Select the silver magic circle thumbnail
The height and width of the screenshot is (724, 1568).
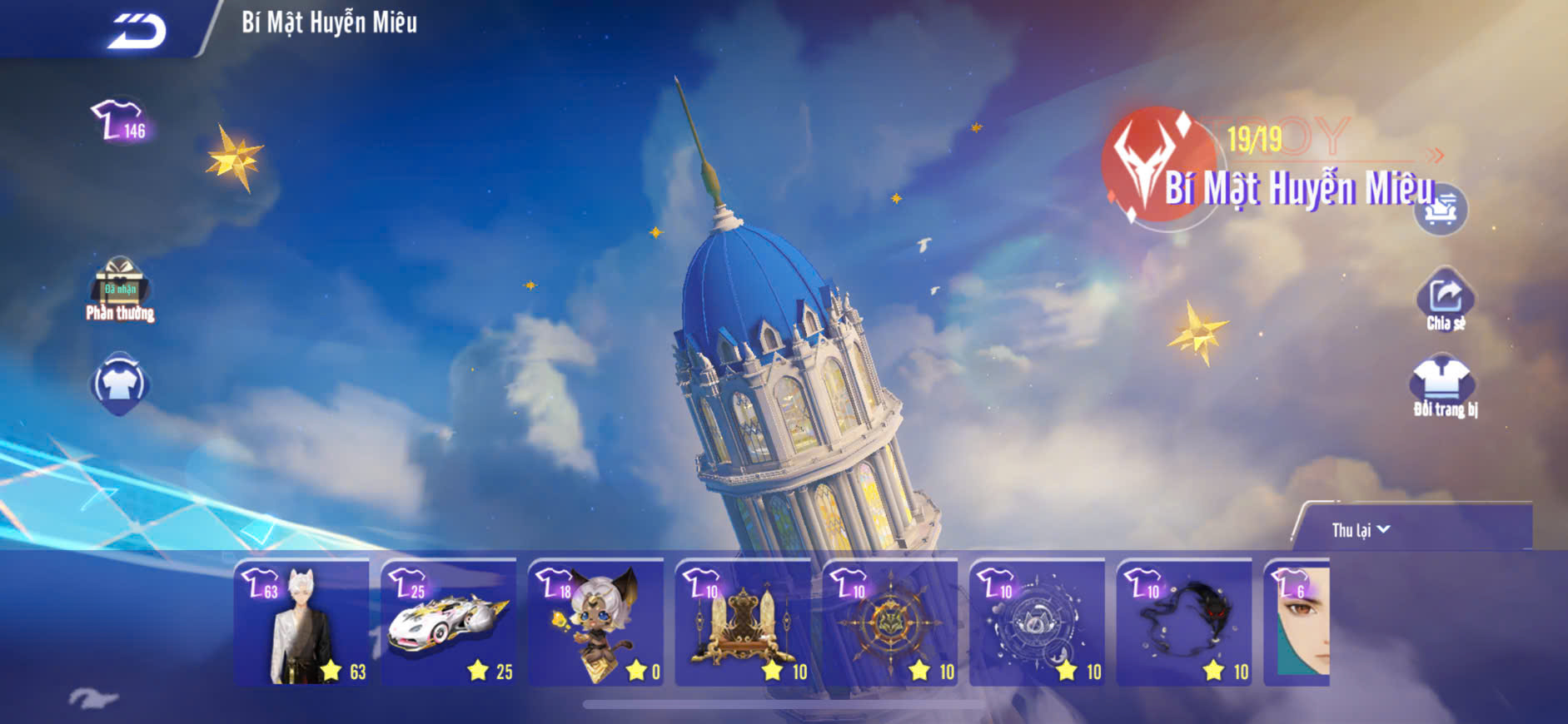[1038, 622]
